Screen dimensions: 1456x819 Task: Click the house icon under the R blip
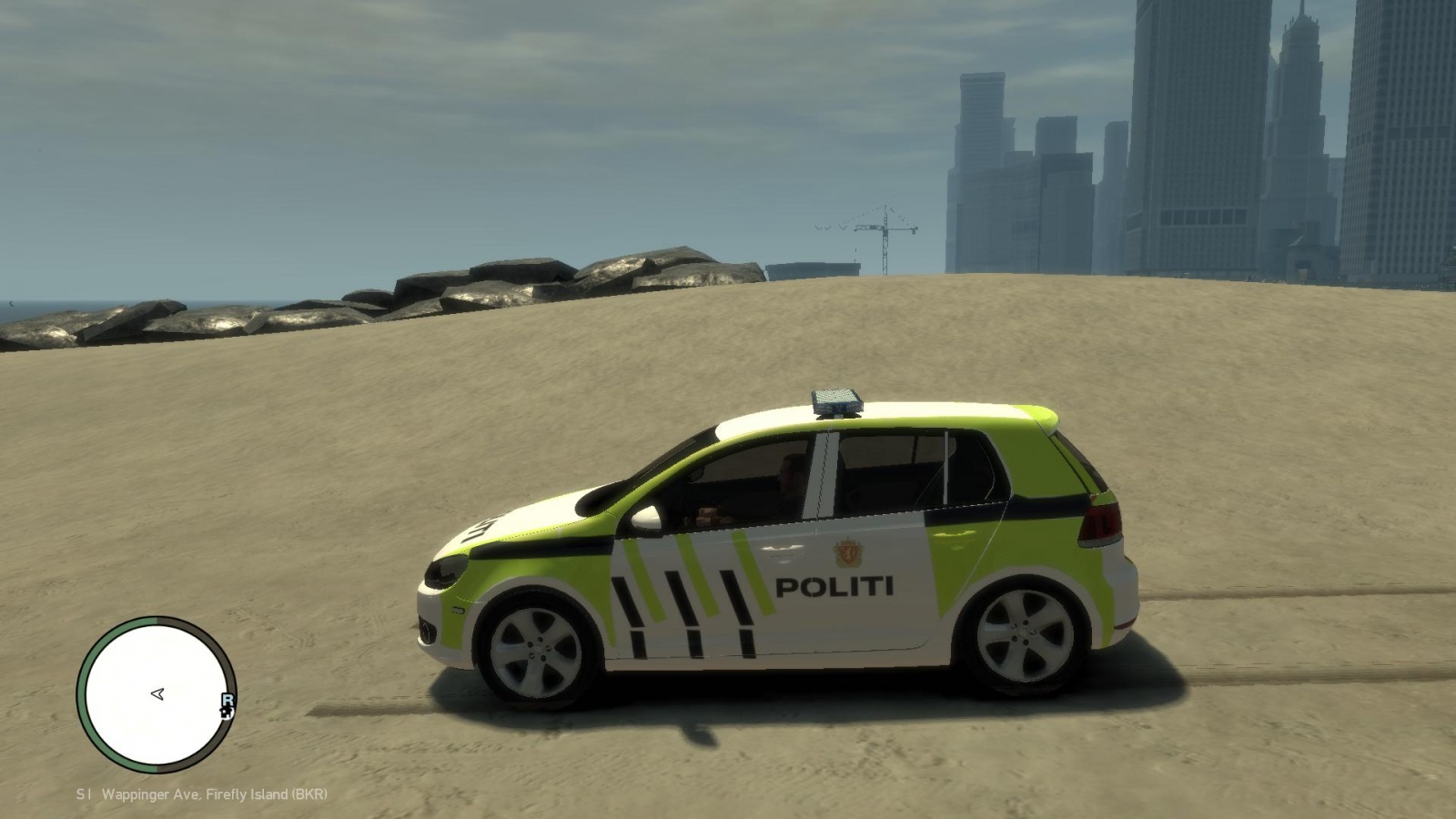click(227, 713)
